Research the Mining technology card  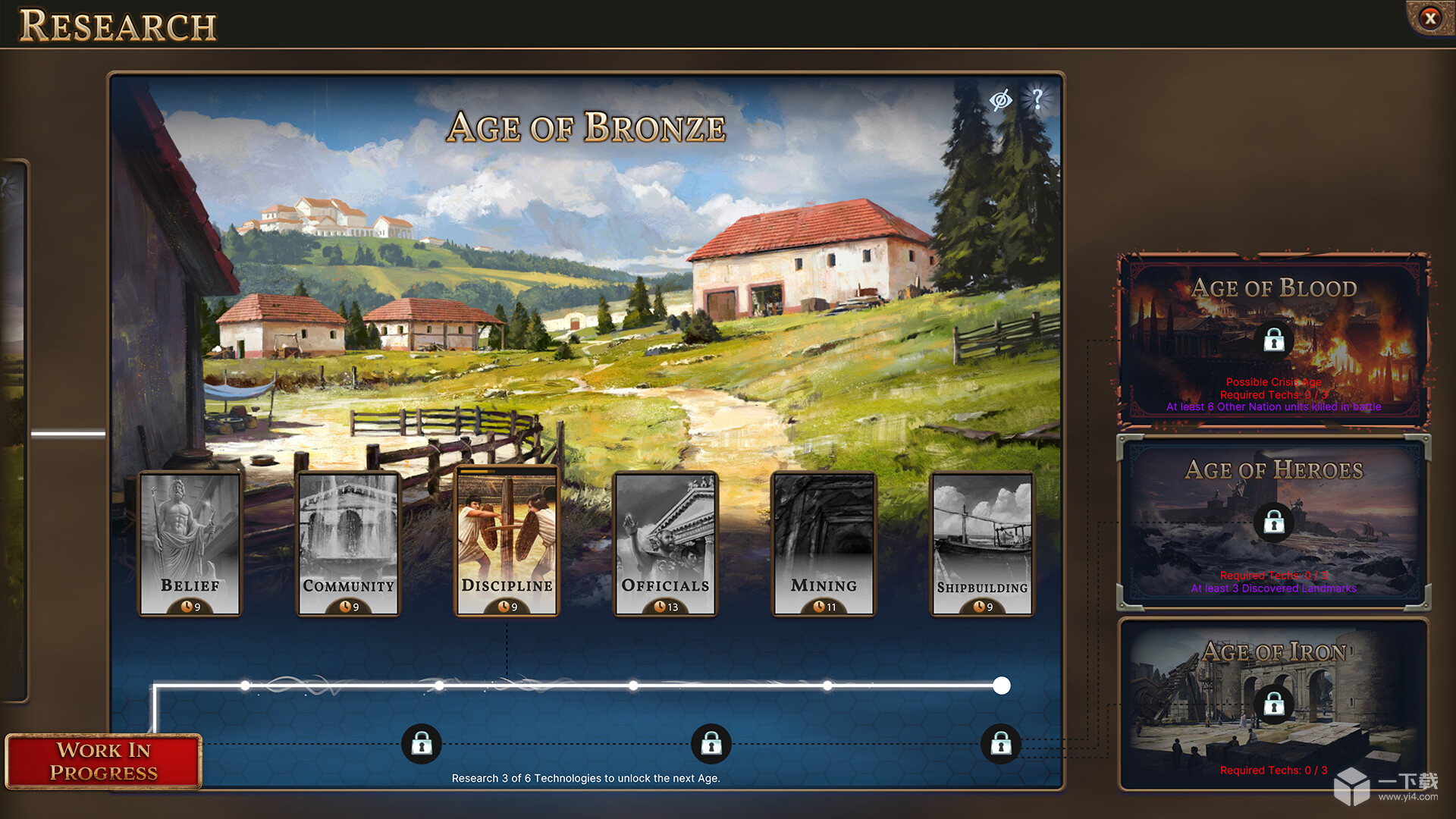click(824, 543)
